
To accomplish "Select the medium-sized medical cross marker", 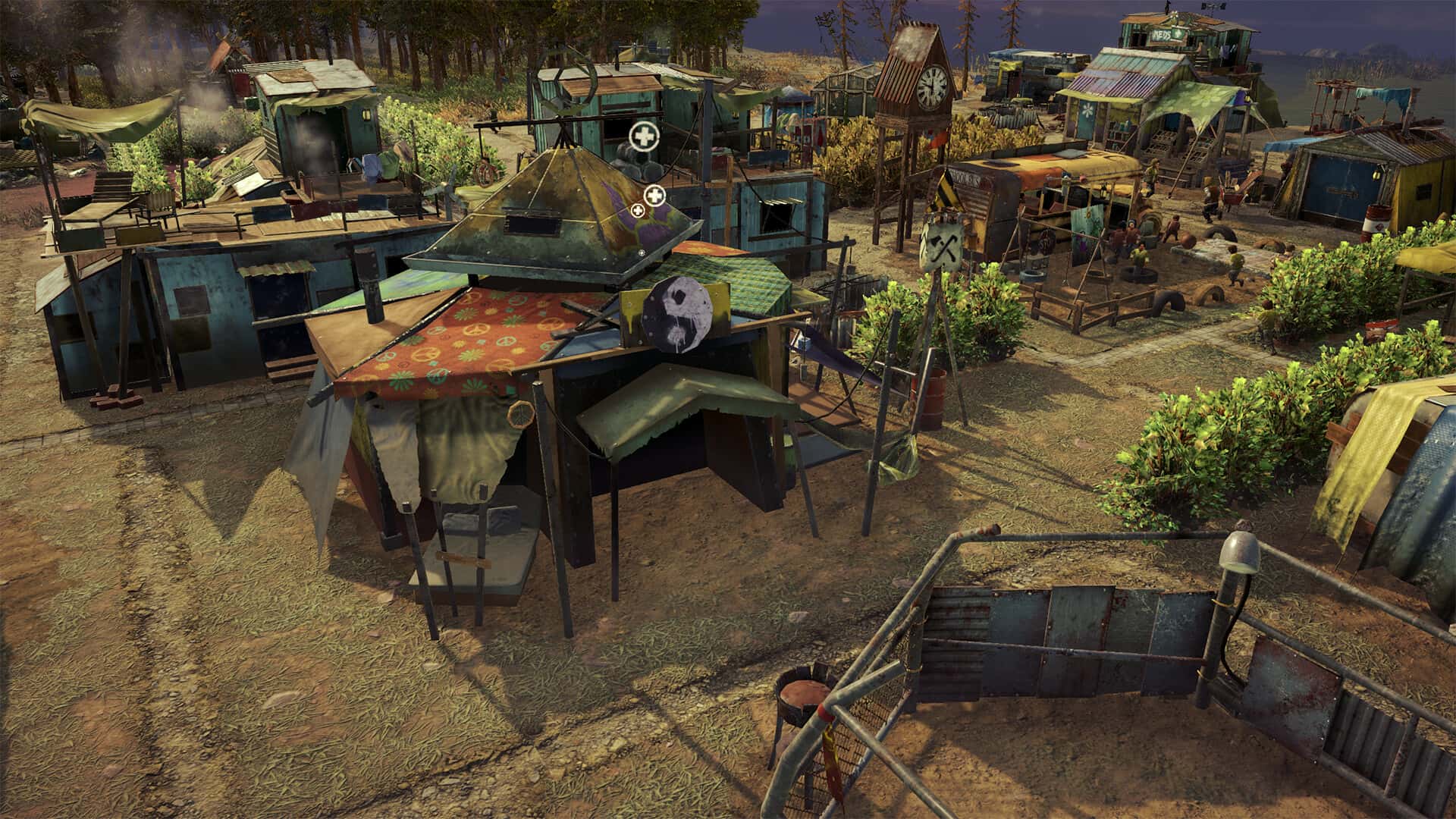I will [654, 196].
